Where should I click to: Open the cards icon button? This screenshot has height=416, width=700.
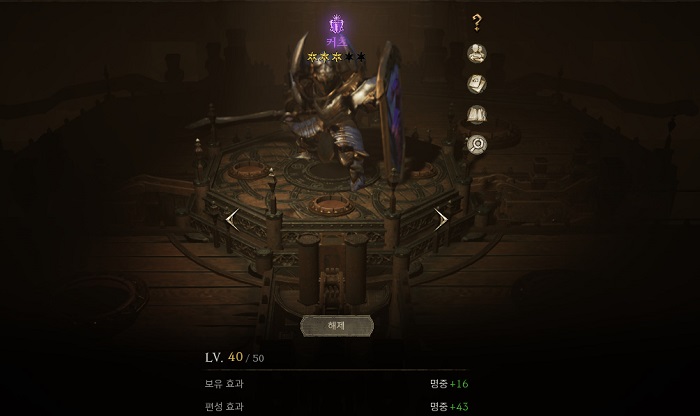tap(477, 84)
